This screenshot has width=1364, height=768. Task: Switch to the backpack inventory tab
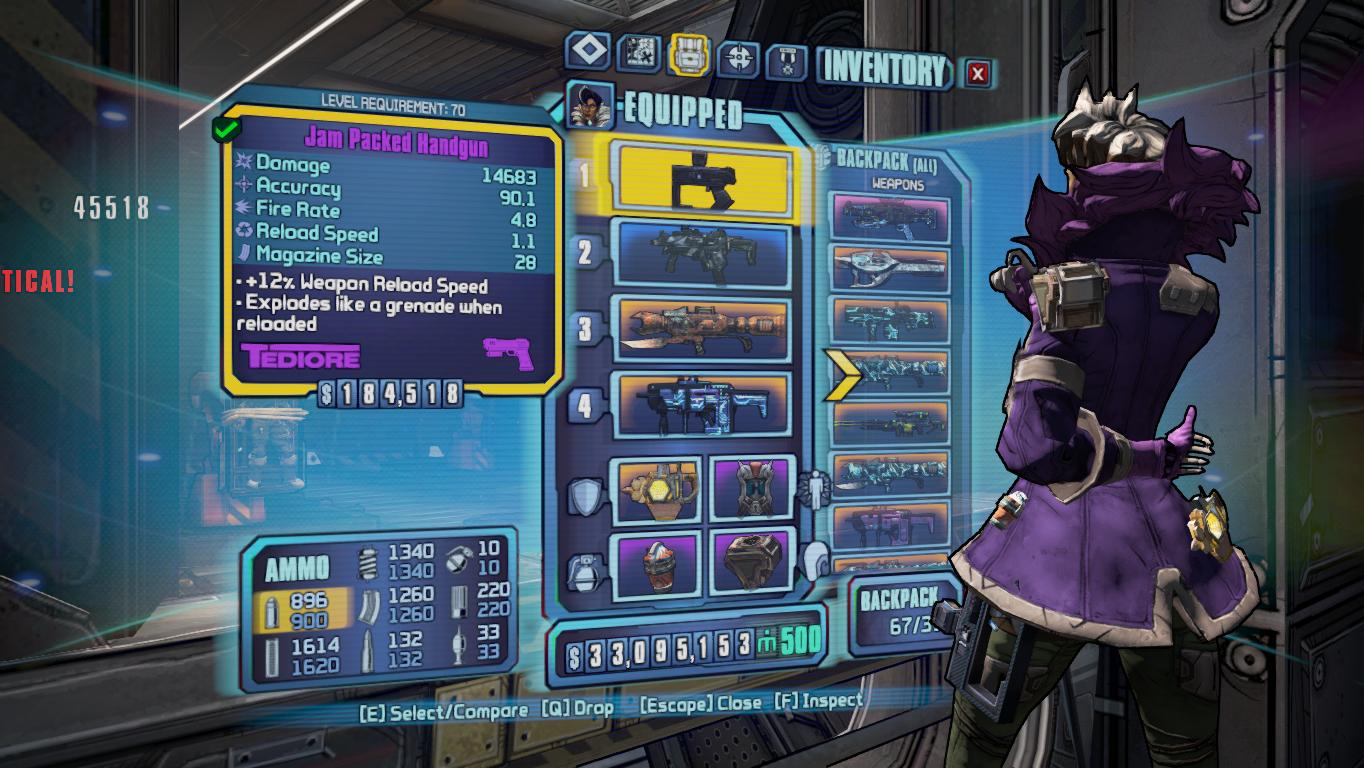(688, 55)
